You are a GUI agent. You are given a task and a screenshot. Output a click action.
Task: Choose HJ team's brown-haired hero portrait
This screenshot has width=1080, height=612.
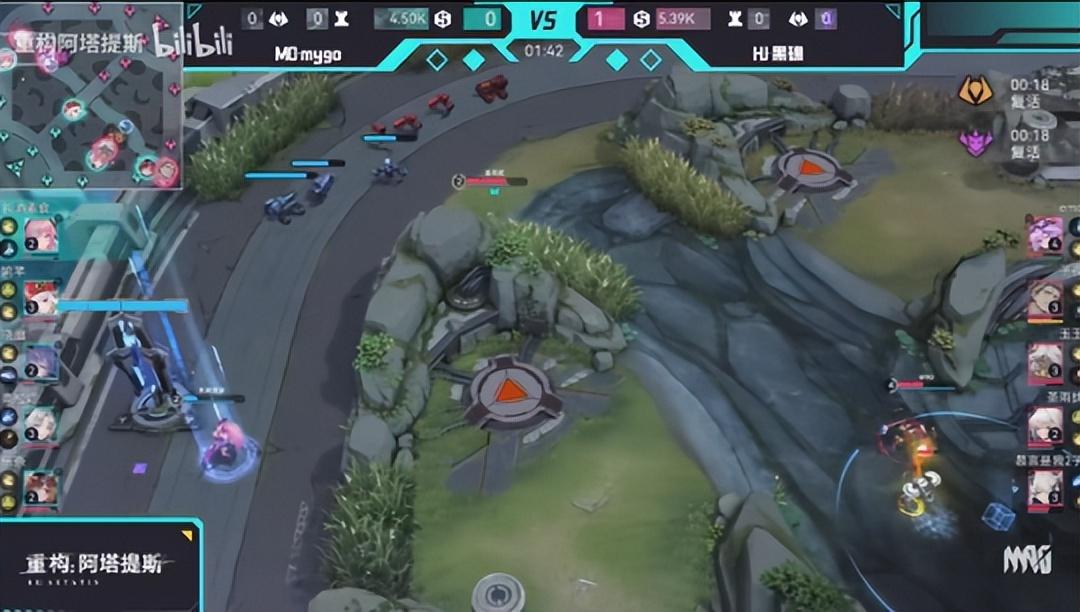tap(1045, 298)
